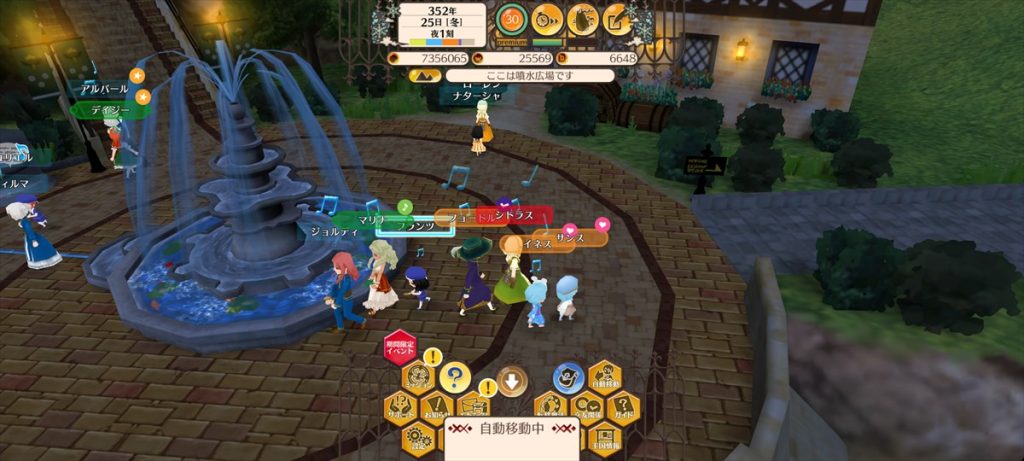1024x461 pixels.
Task: Open the サポート support hexagon
Action: (x=399, y=408)
